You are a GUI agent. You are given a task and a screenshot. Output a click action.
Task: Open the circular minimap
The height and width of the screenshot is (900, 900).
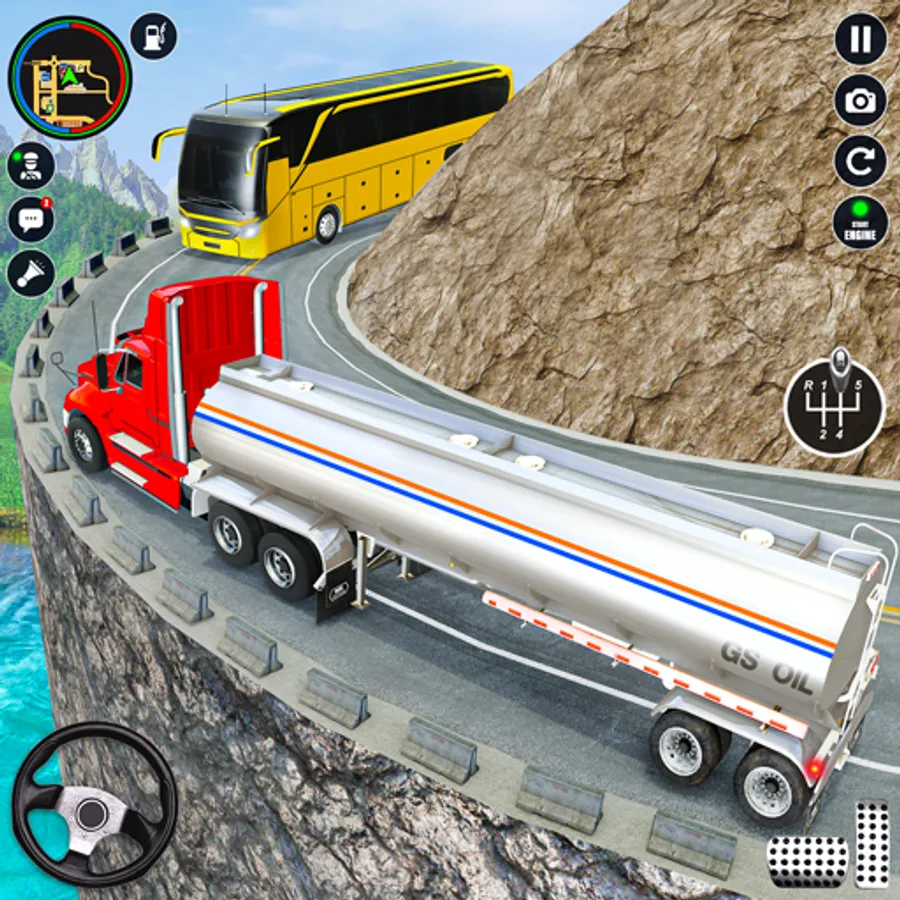pos(70,76)
